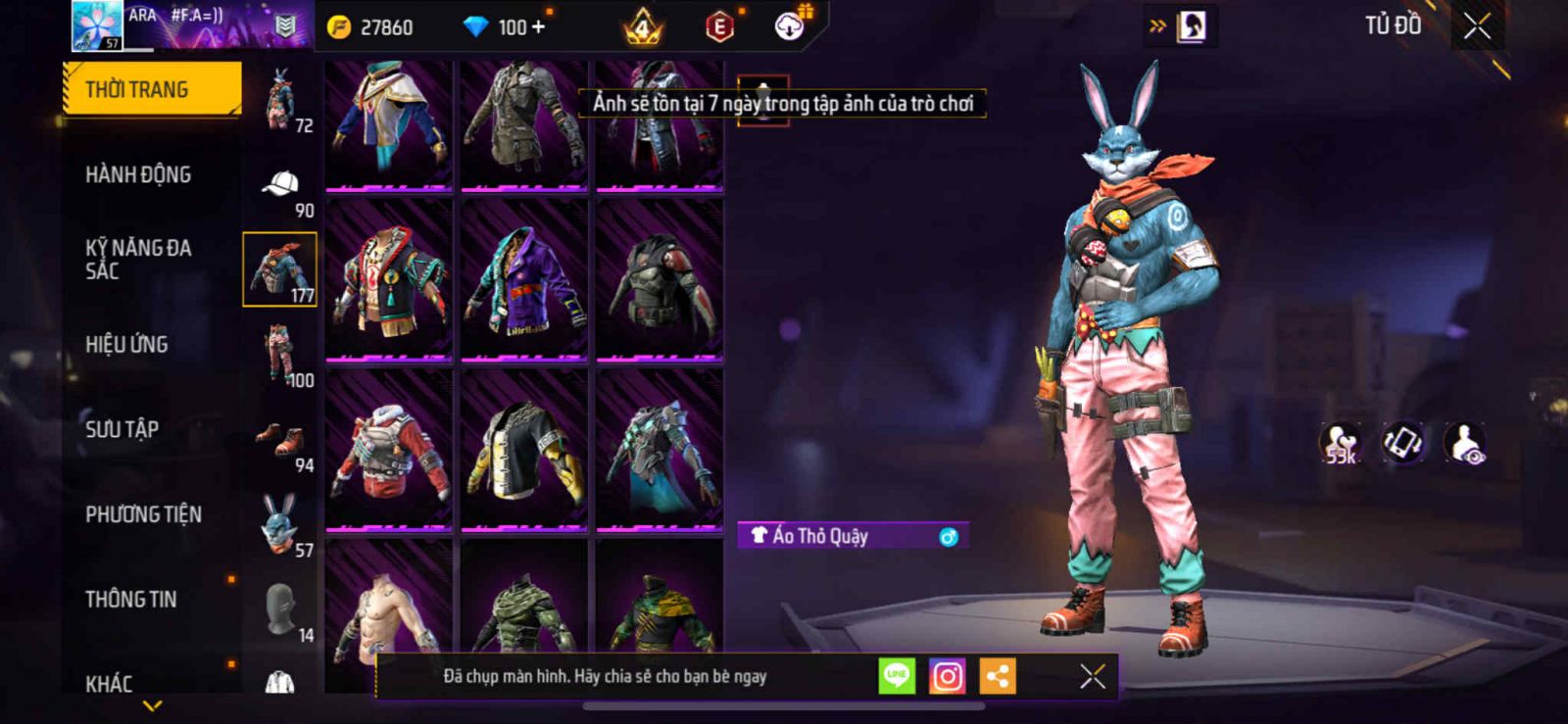
Task: Select the black and yellow jacket
Action: click(524, 451)
